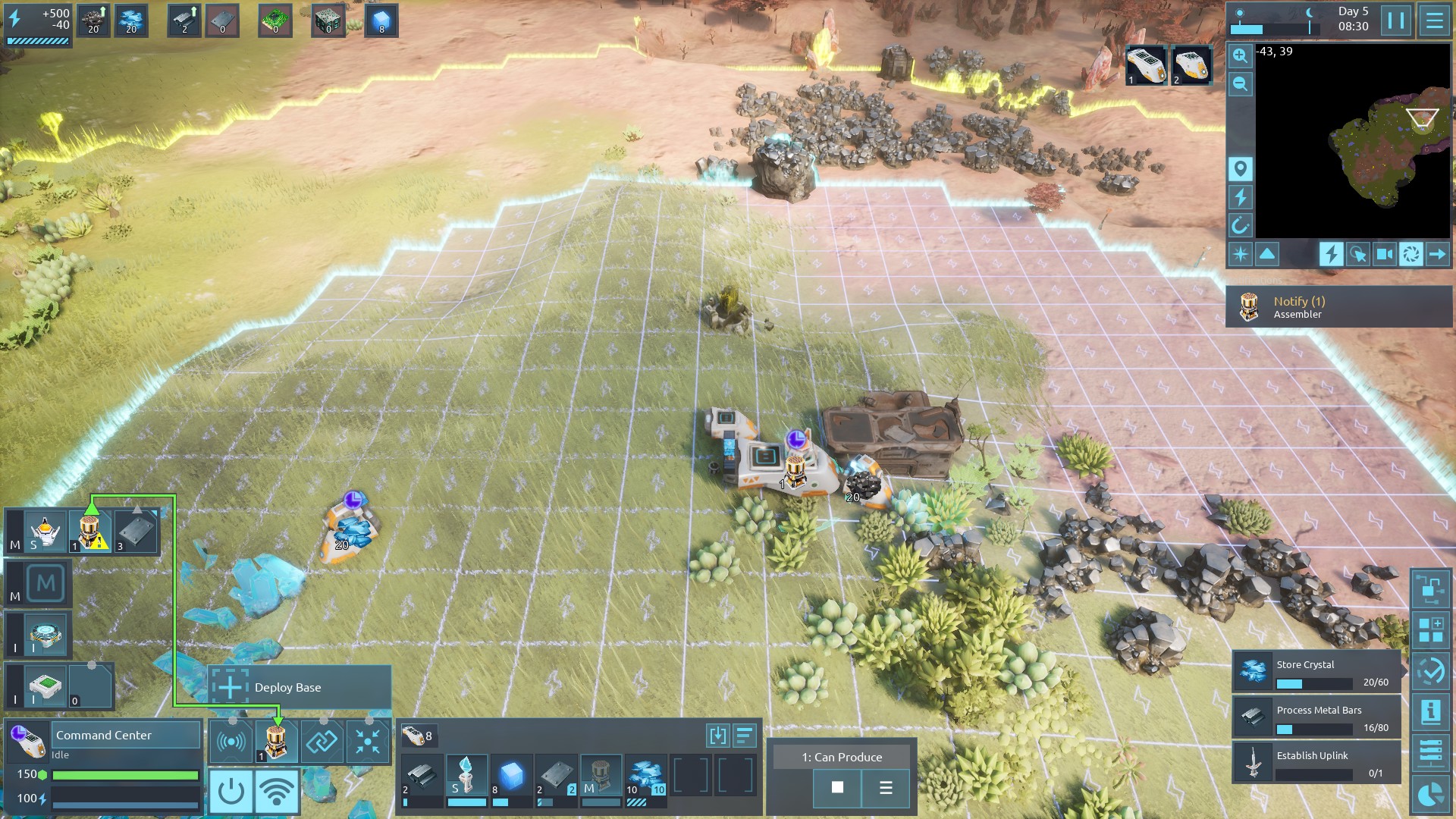1456x819 pixels.
Task: Toggle the Command Center power button
Action: click(231, 791)
